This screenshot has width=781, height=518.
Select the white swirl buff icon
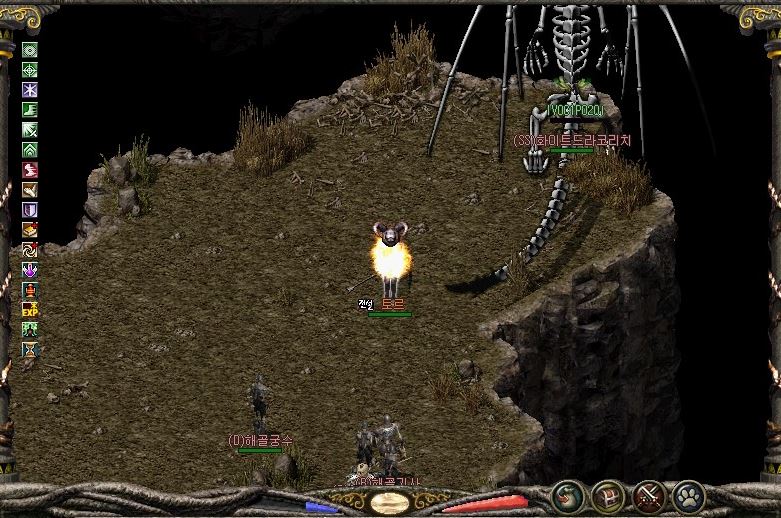[x=30, y=249]
